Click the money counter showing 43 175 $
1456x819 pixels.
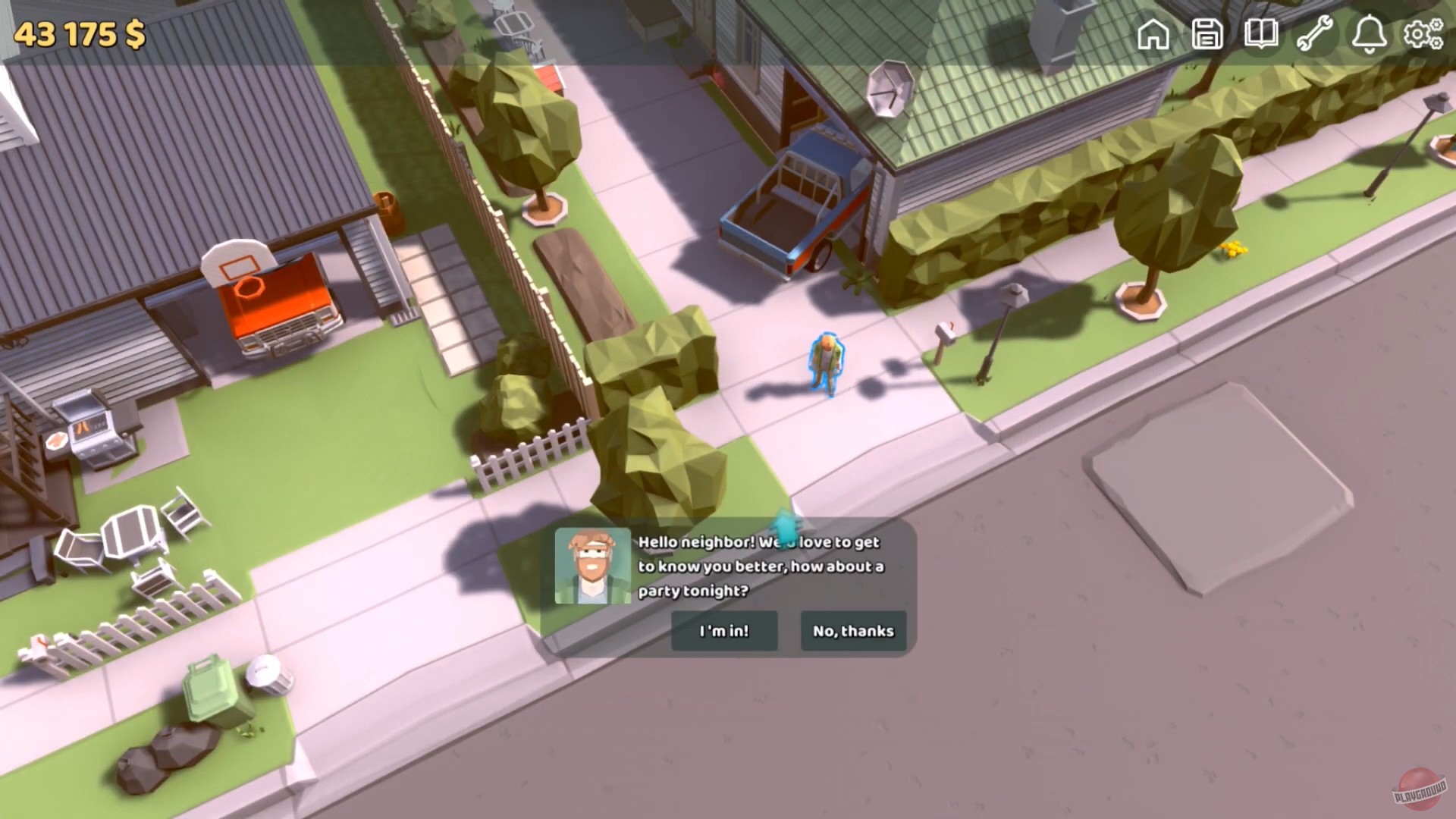[78, 33]
